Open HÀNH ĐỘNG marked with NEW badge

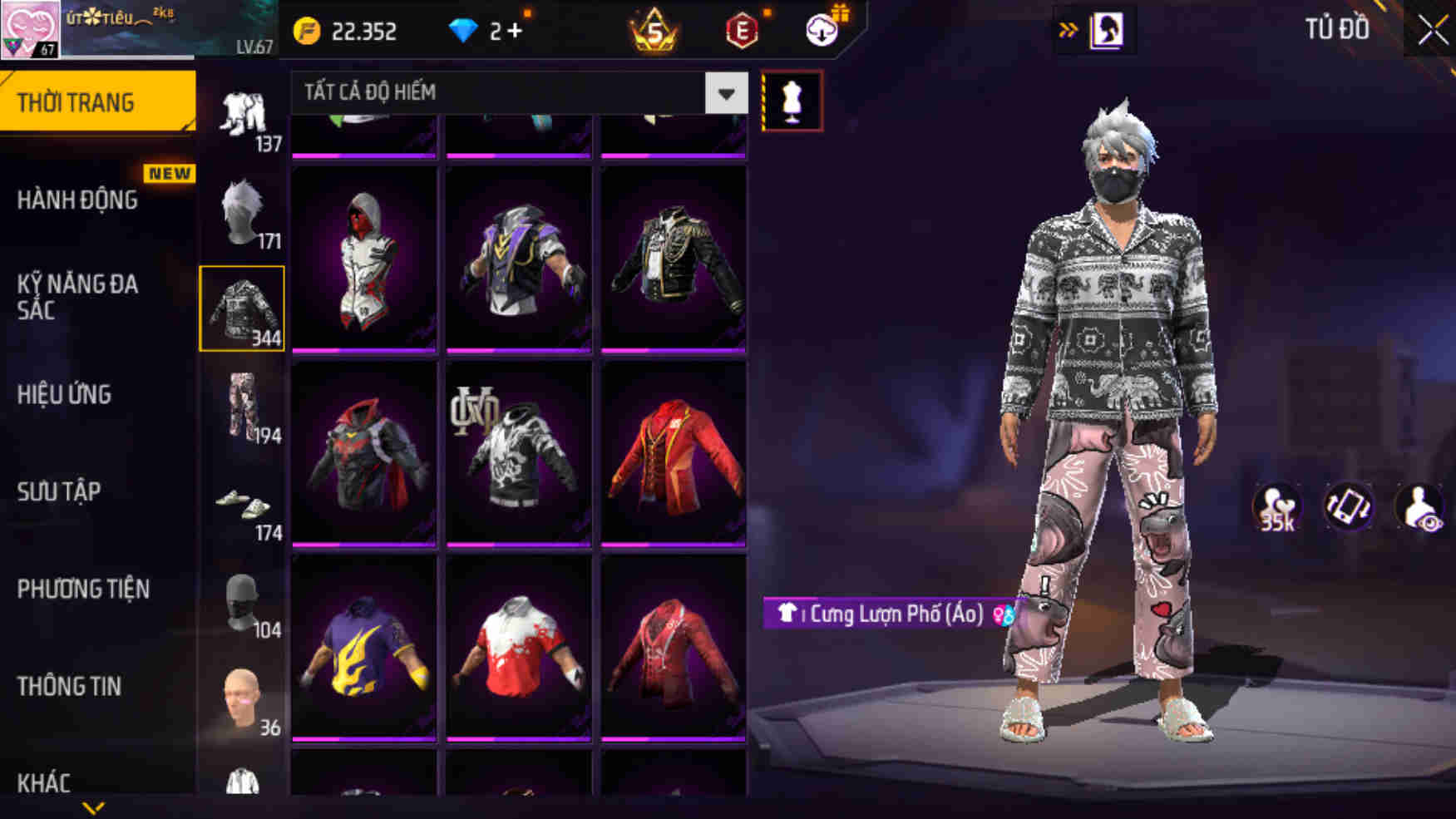click(79, 200)
